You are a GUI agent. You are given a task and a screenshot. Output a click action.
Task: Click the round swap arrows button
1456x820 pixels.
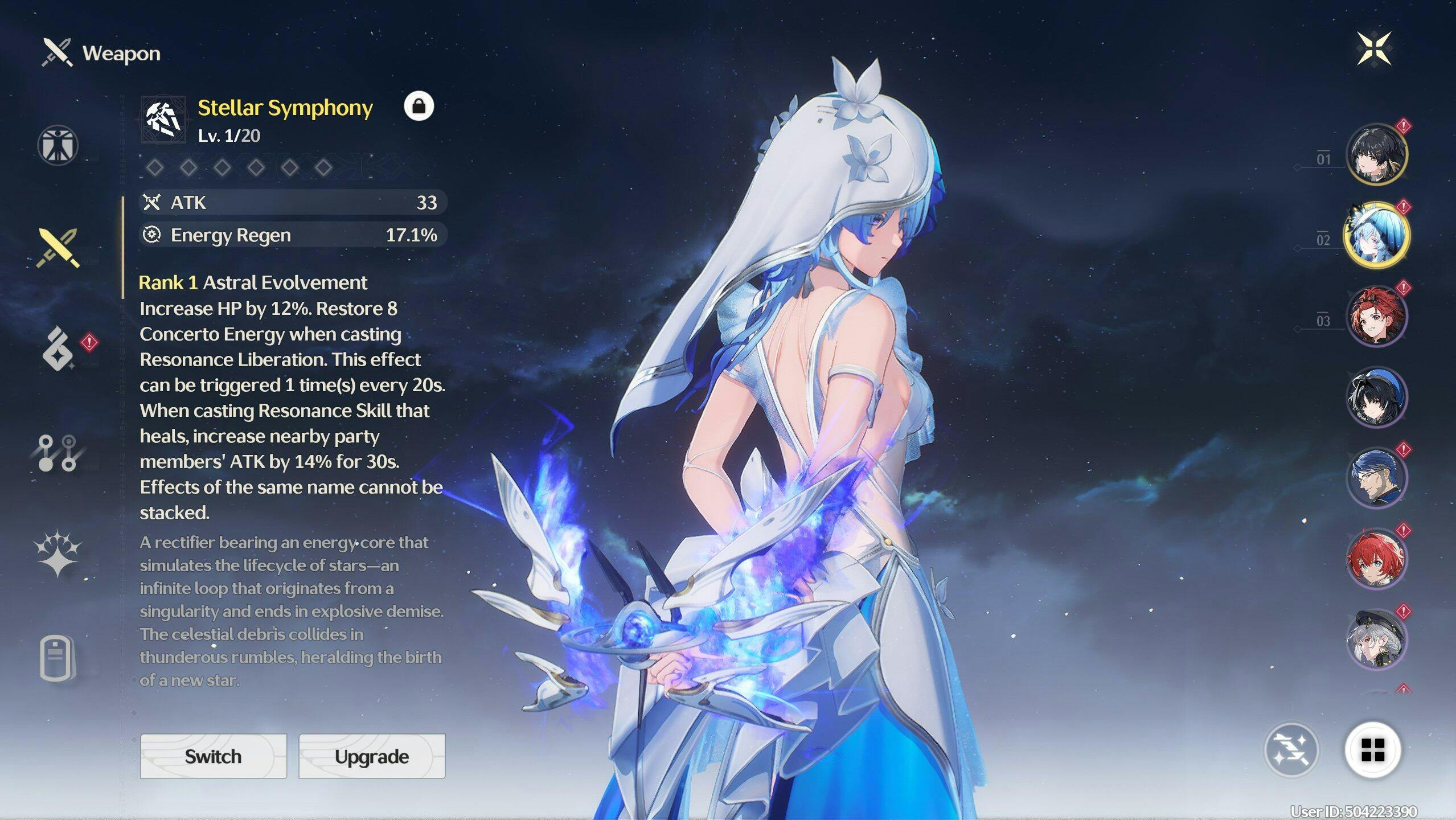point(1291,749)
